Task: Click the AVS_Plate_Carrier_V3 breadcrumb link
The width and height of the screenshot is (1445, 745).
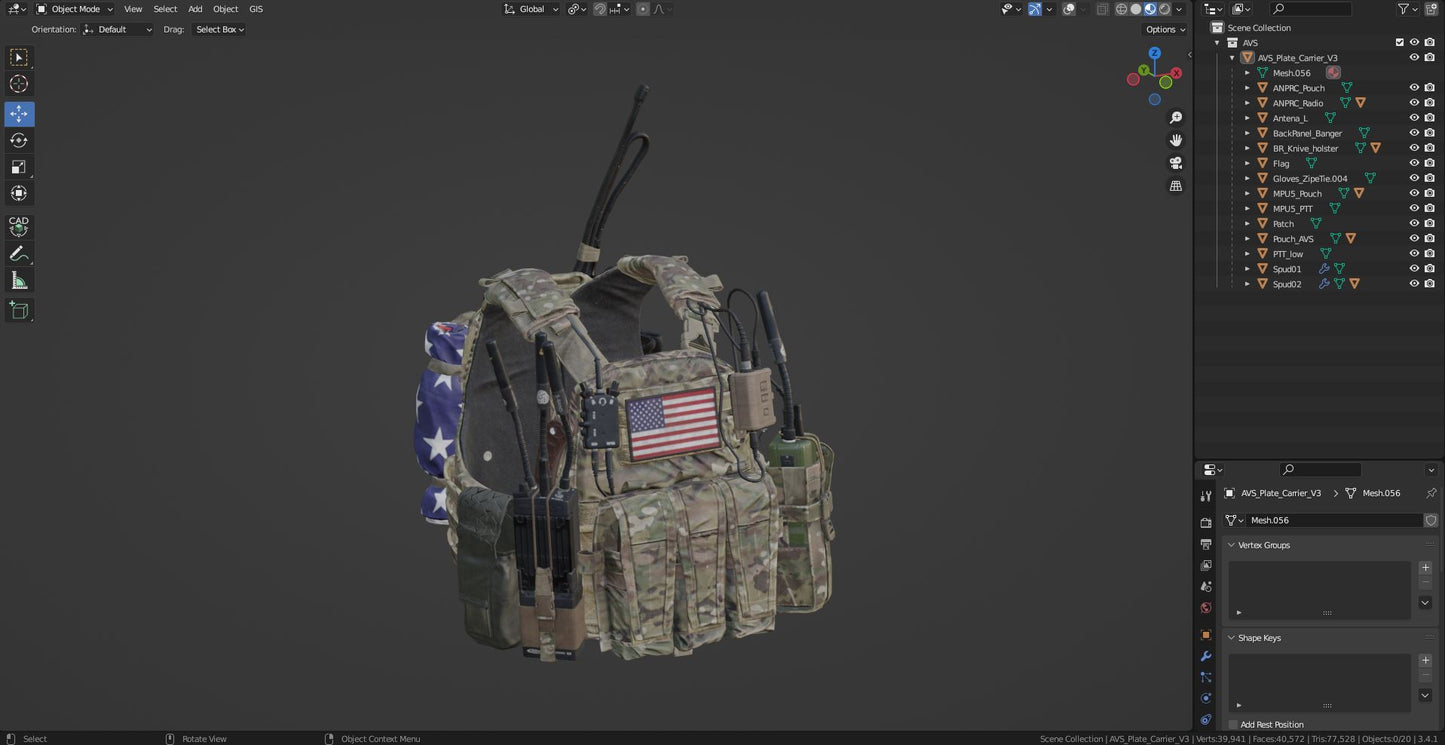Action: point(1281,493)
